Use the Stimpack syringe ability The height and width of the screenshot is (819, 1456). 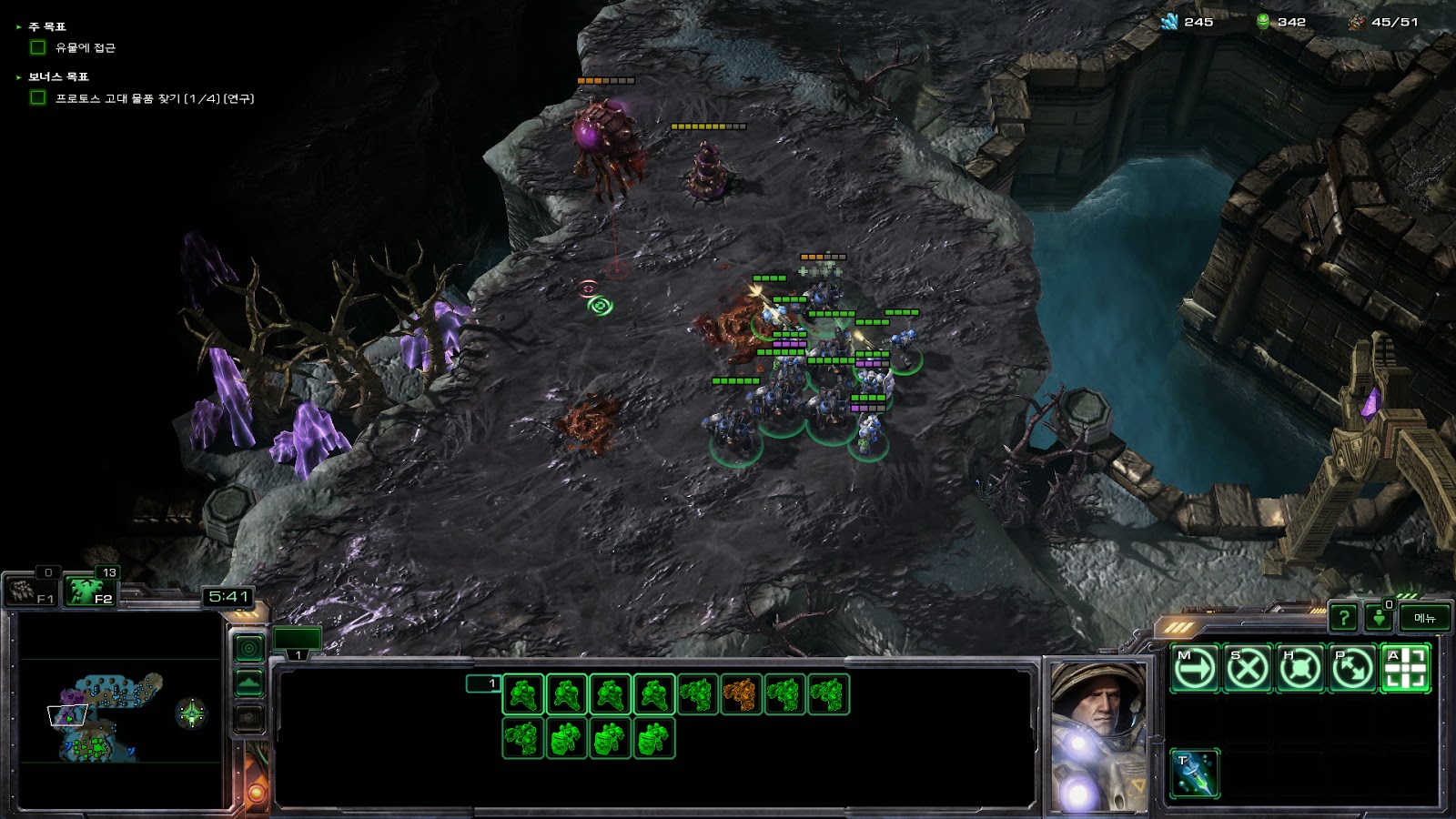point(1195,773)
